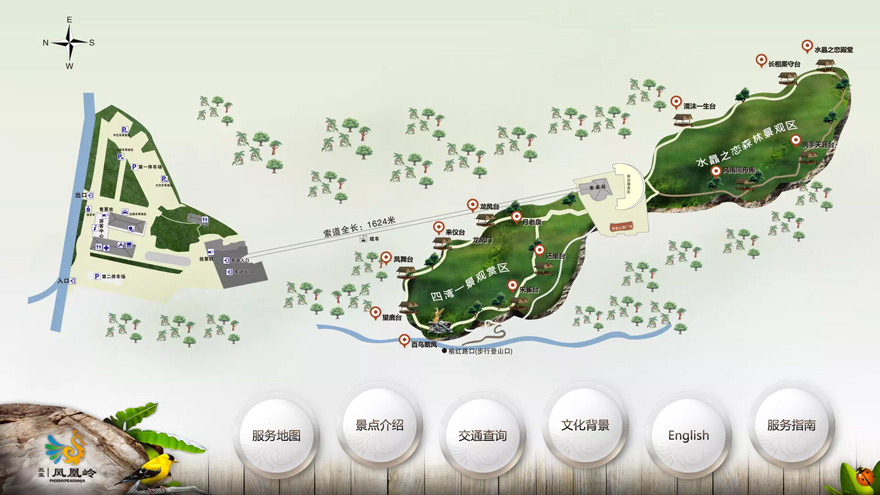Select the 濡沫一生台 location pin

click(676, 102)
